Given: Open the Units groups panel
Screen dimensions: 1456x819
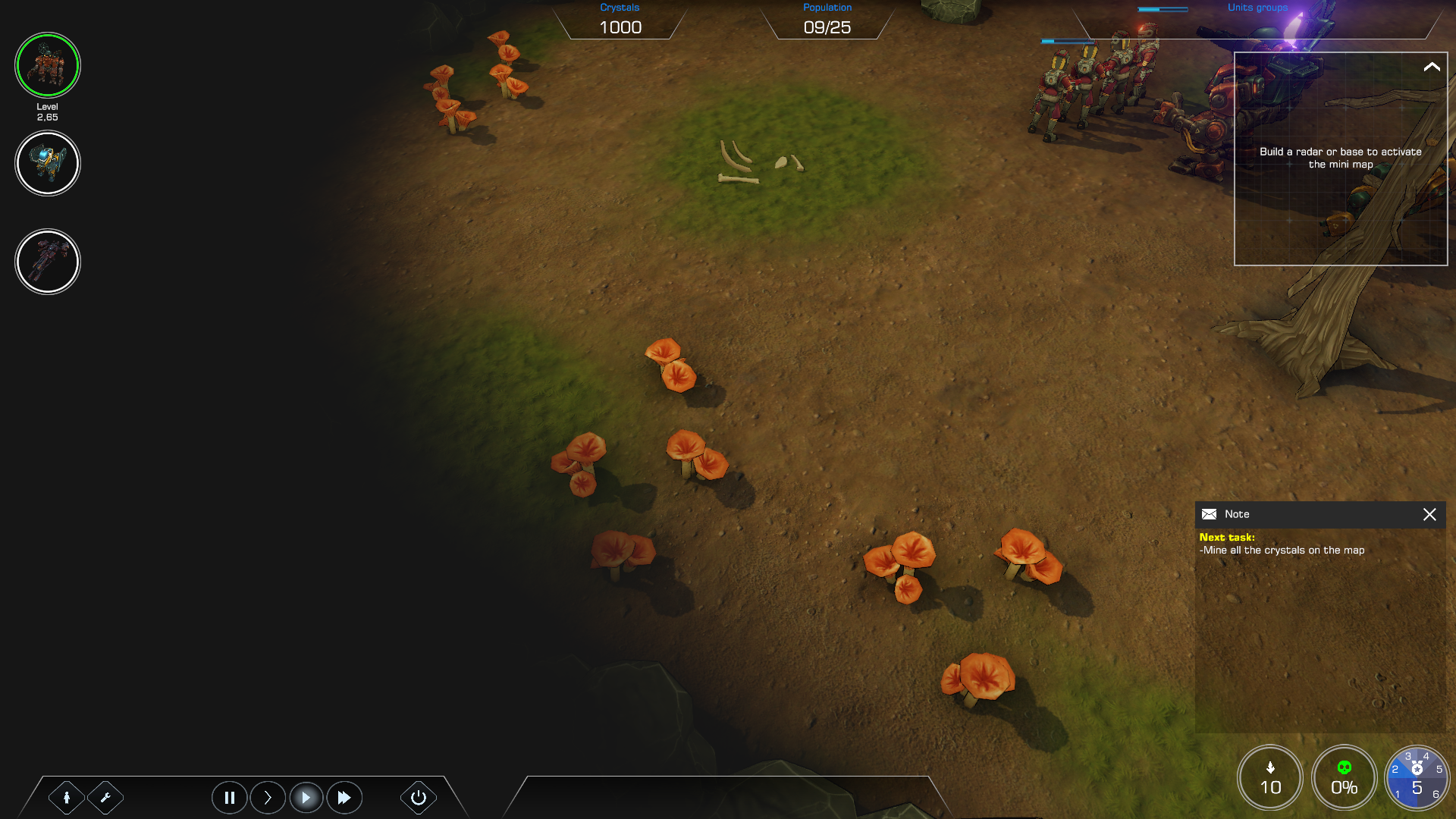Looking at the screenshot, I should (x=1257, y=8).
